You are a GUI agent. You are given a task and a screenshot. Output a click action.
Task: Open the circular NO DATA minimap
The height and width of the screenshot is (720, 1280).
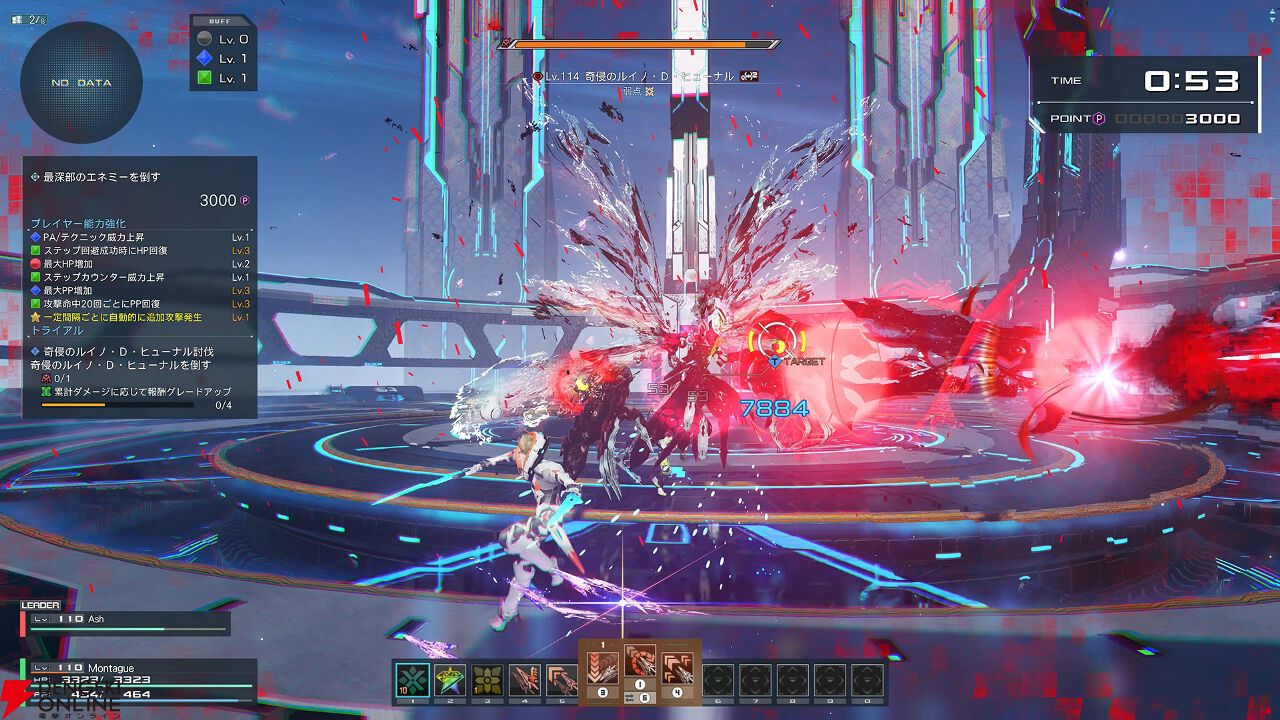[81, 83]
